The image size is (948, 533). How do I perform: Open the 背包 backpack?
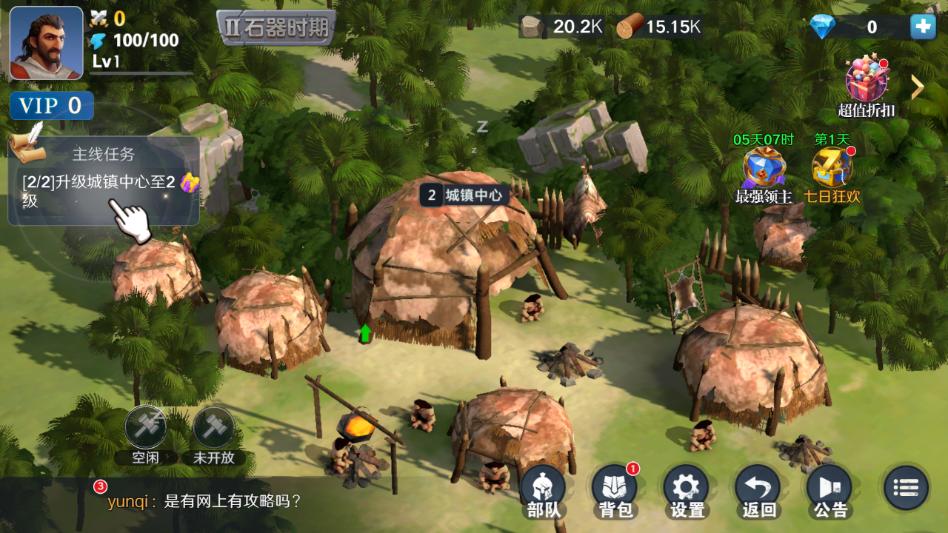[x=615, y=492]
